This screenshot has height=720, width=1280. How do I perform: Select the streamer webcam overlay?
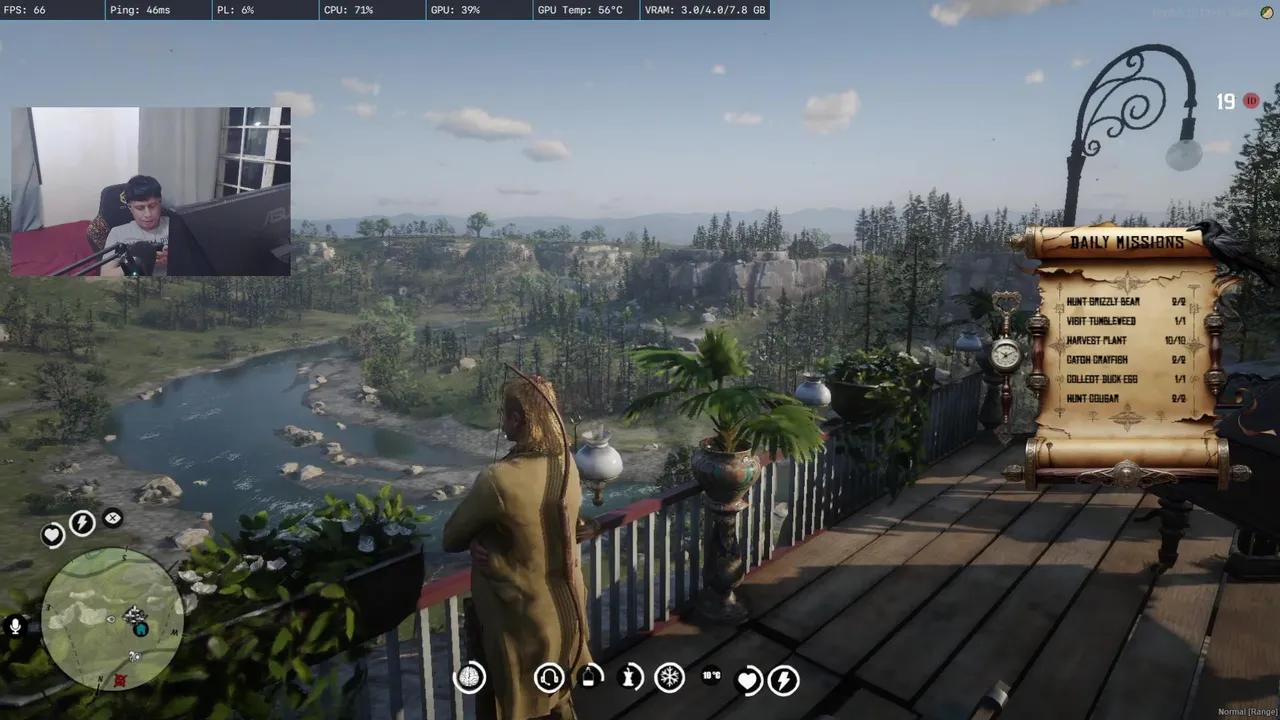point(151,191)
